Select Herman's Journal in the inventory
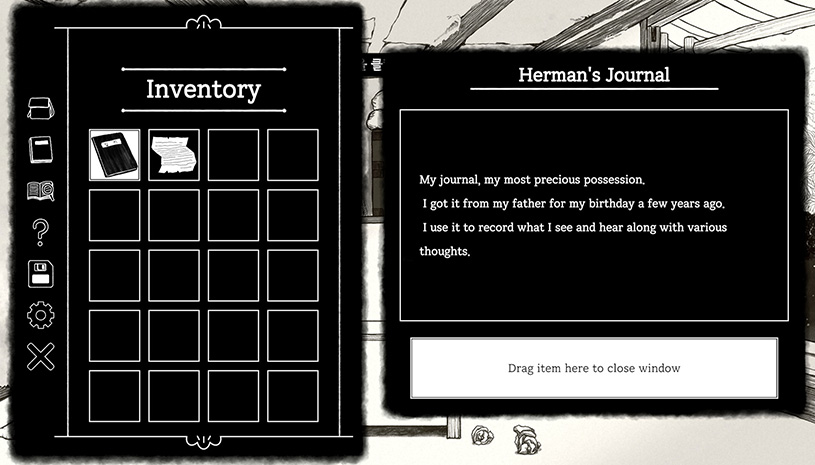Screen dimensions: 815x465 pyautogui.click(x=114, y=155)
